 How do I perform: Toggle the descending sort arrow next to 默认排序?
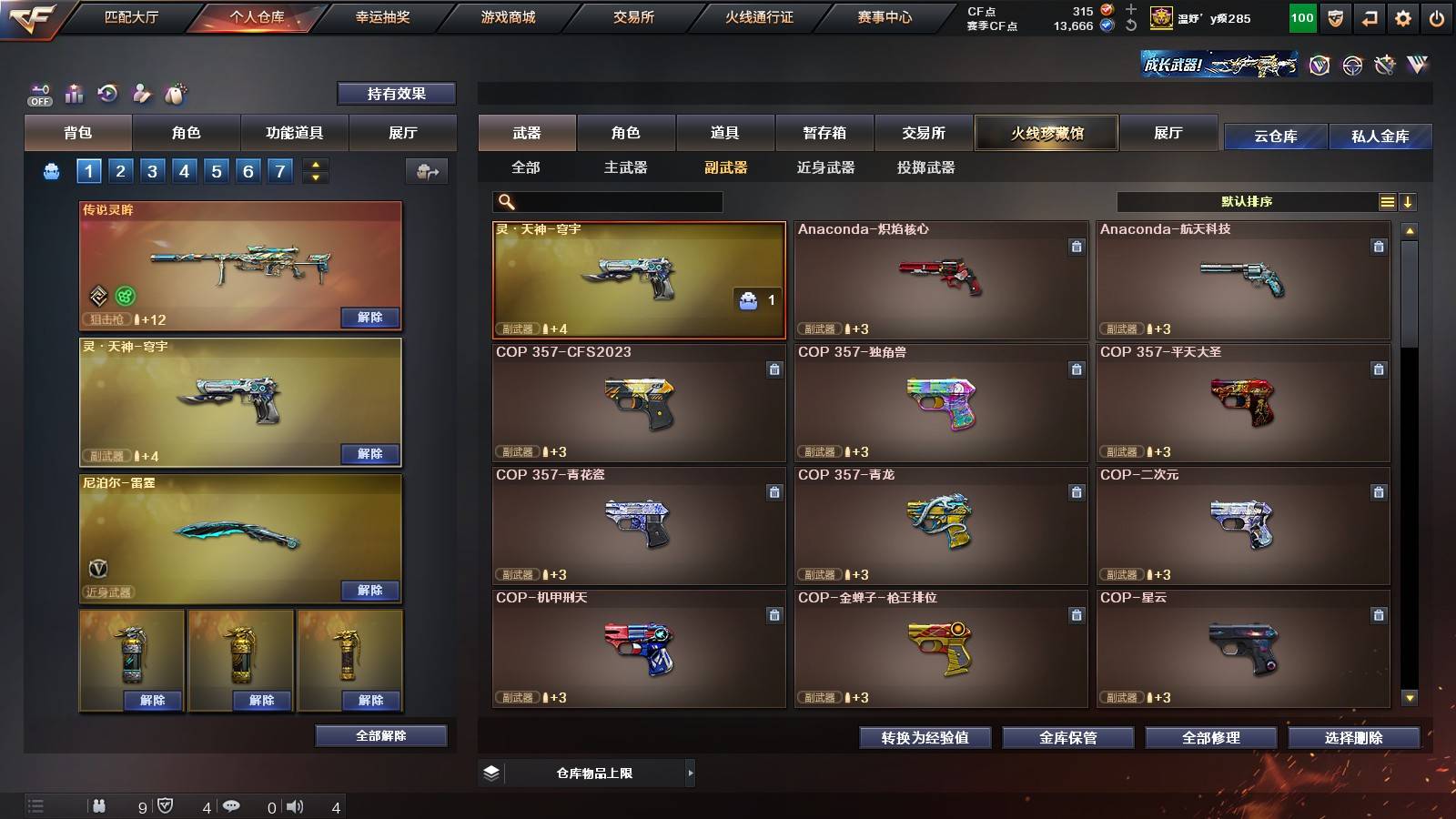click(1409, 201)
